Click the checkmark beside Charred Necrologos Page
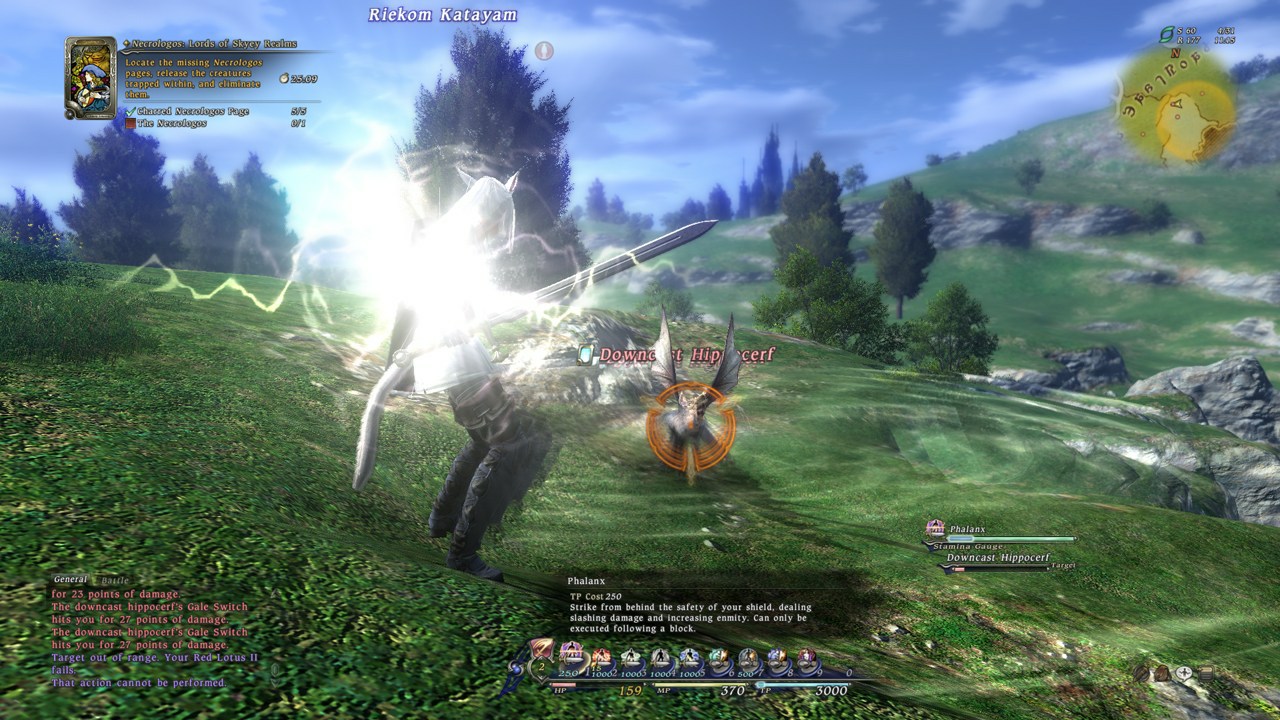This screenshot has width=1280, height=720. pos(130,111)
